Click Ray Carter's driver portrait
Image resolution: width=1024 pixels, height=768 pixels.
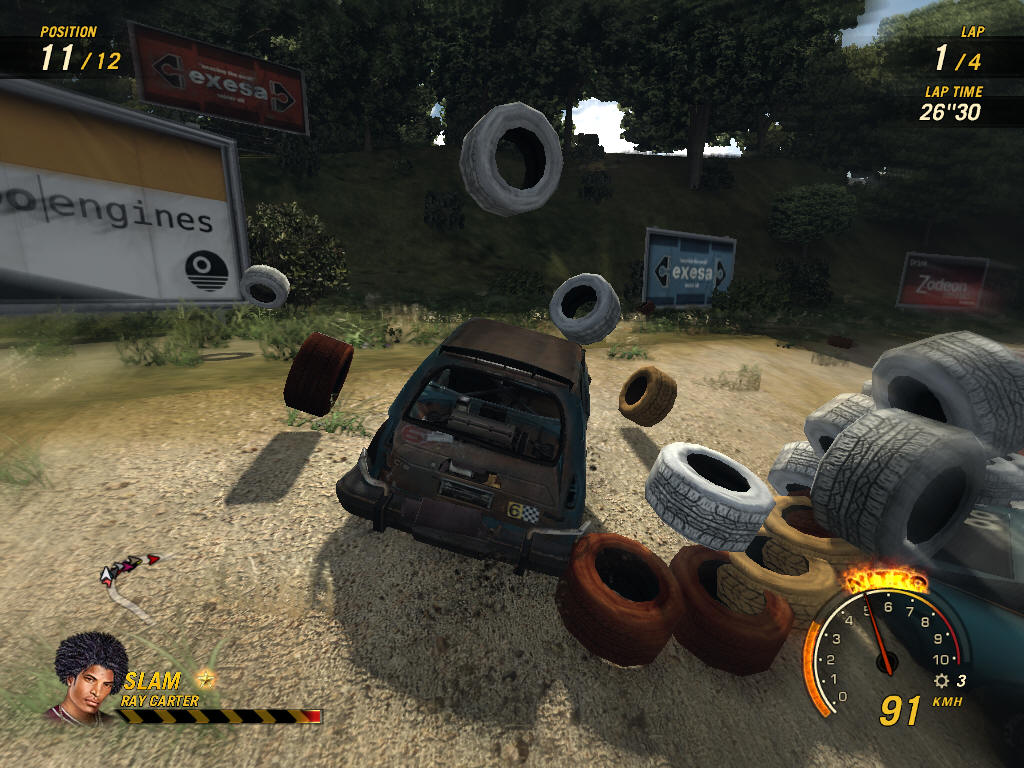coord(90,676)
